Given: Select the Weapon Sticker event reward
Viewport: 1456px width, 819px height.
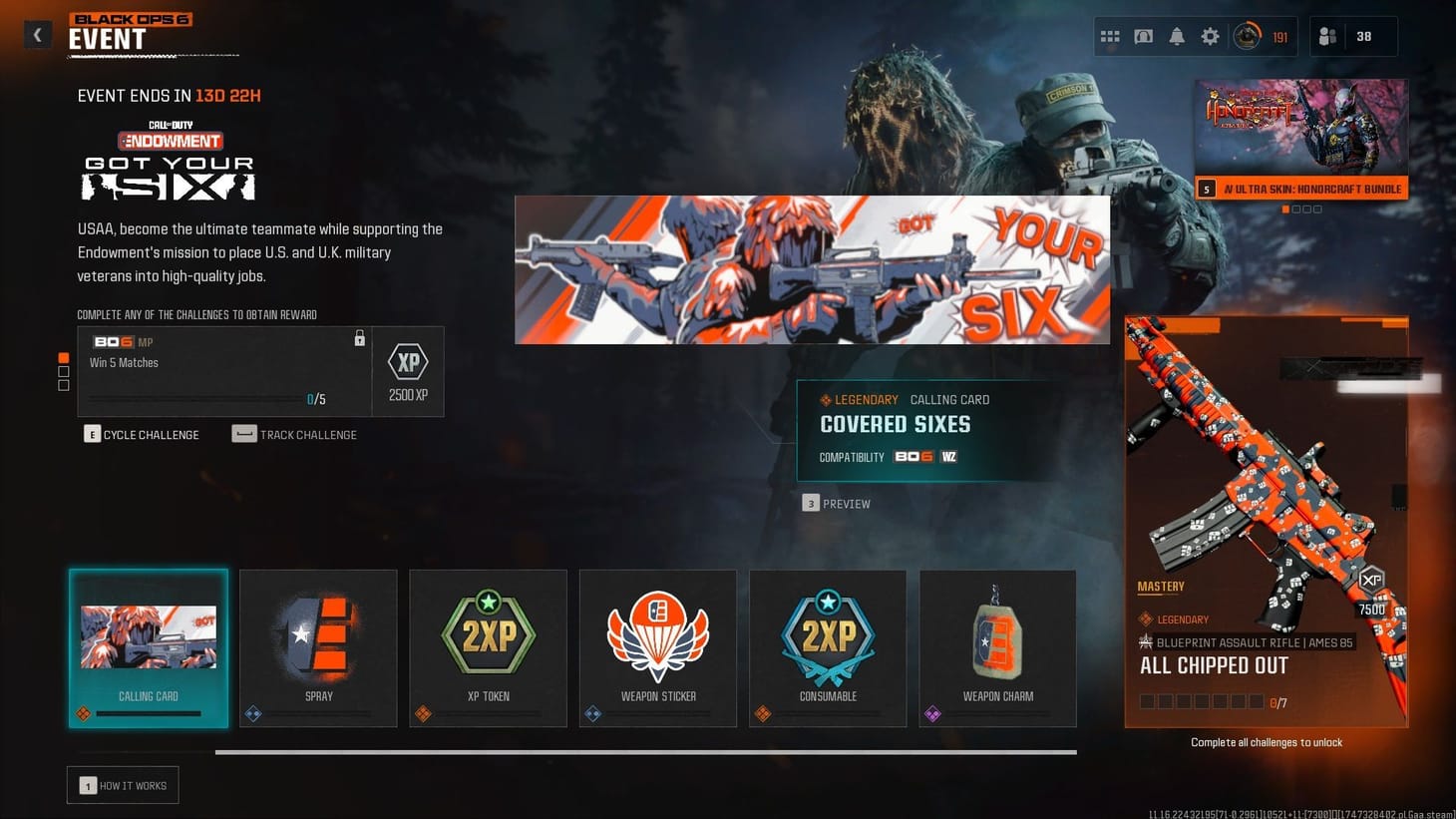Looking at the screenshot, I should (x=657, y=647).
